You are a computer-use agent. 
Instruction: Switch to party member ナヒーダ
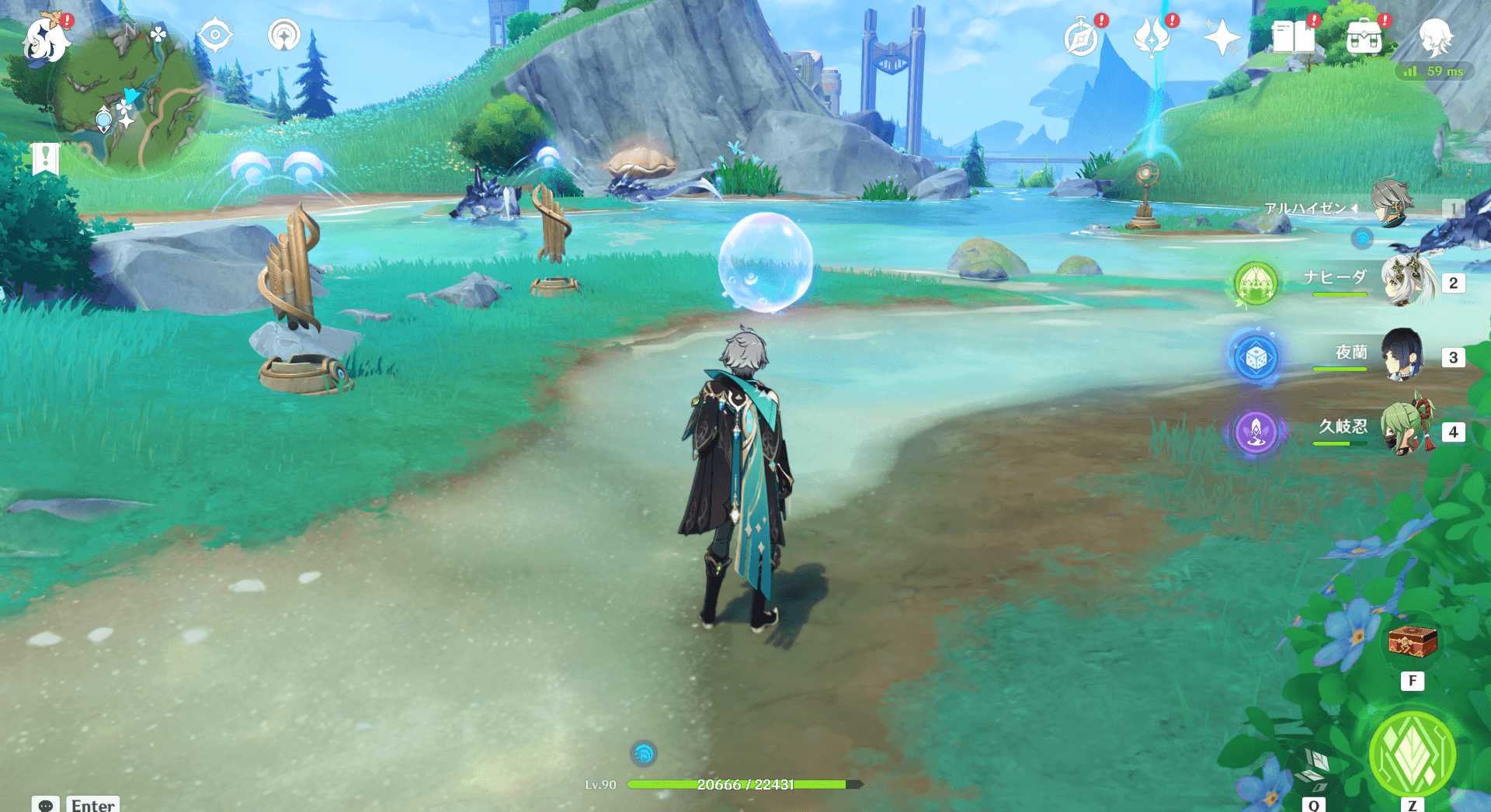point(1406,281)
